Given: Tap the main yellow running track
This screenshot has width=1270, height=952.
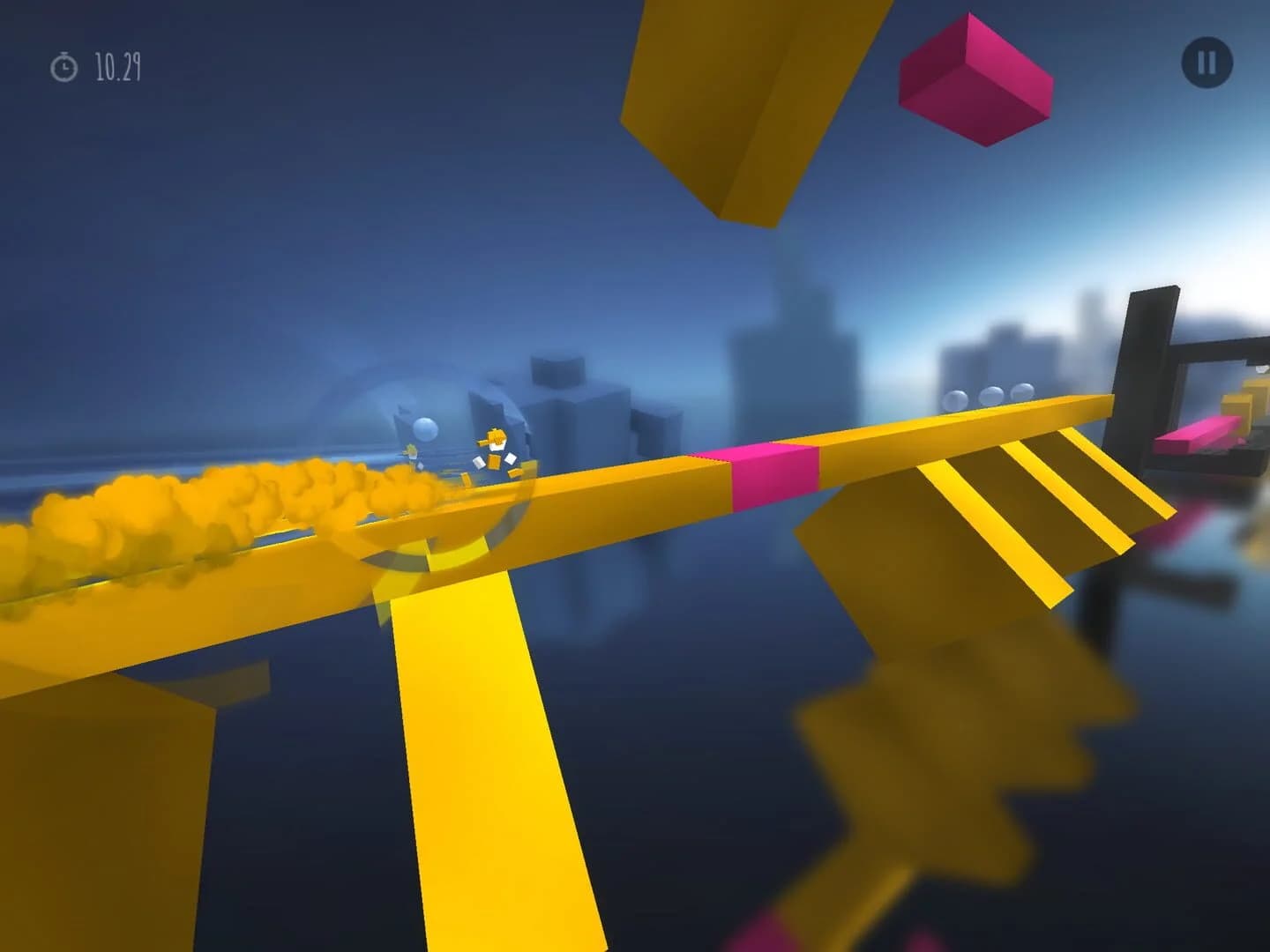Looking at the screenshot, I should (x=617, y=502).
